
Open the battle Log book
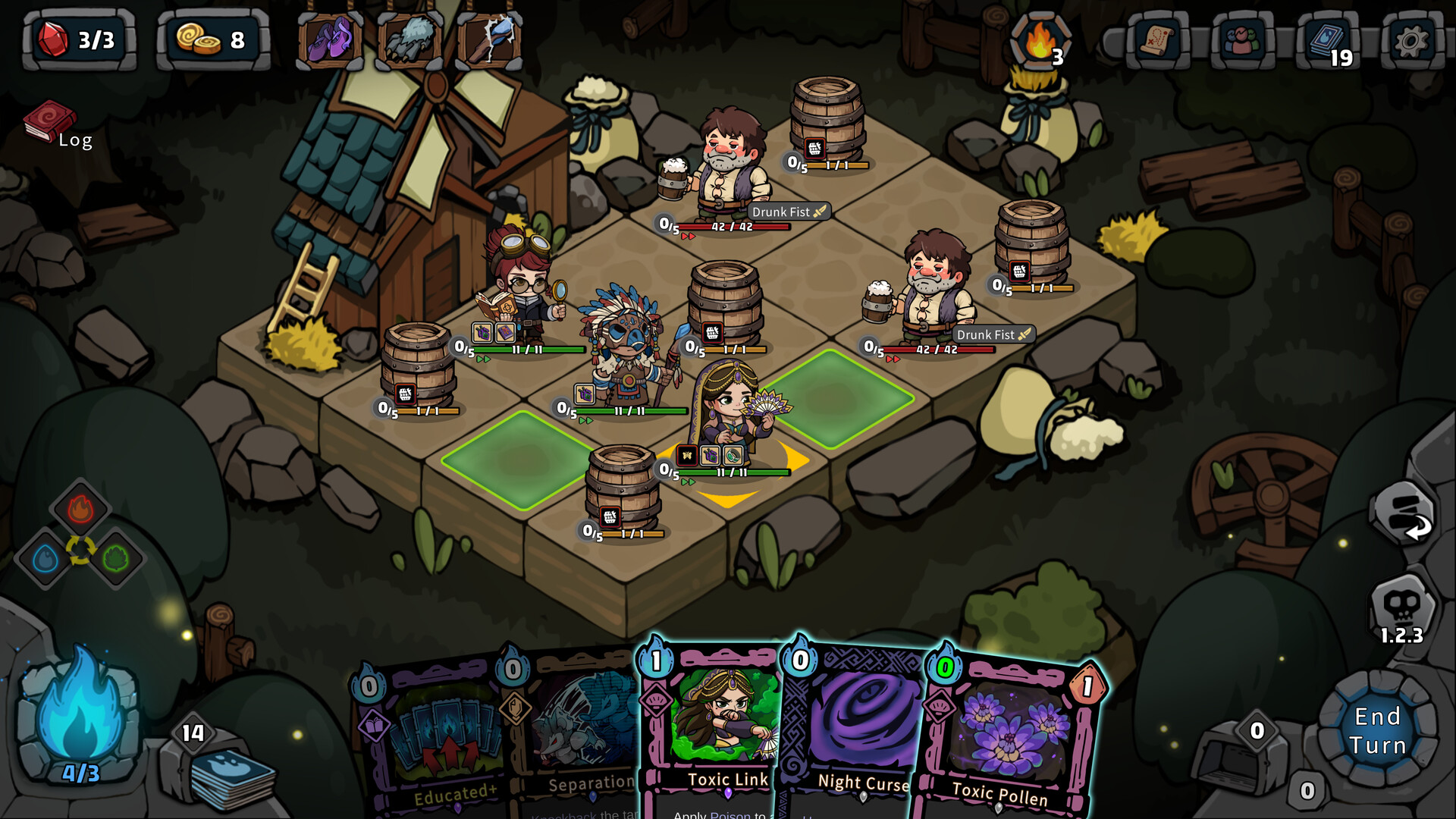click(52, 124)
